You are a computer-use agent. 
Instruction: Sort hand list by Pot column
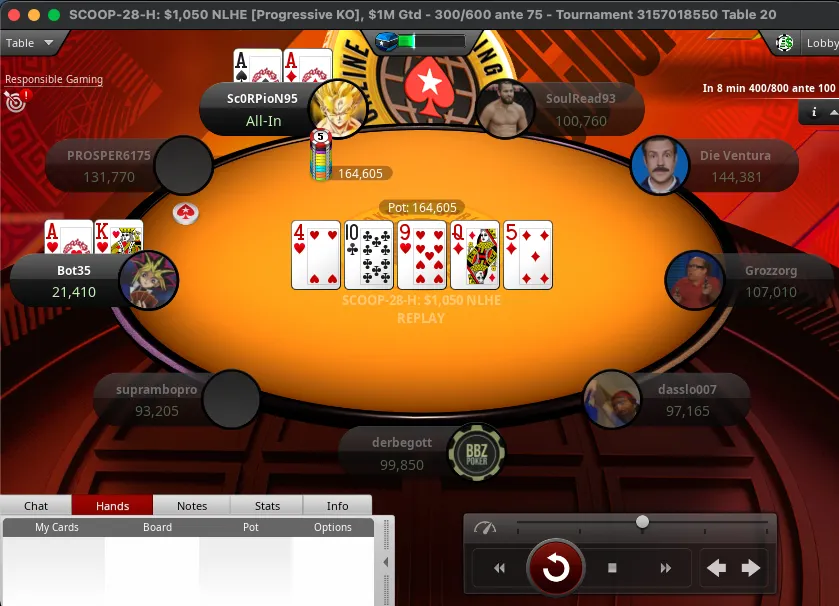click(250, 527)
